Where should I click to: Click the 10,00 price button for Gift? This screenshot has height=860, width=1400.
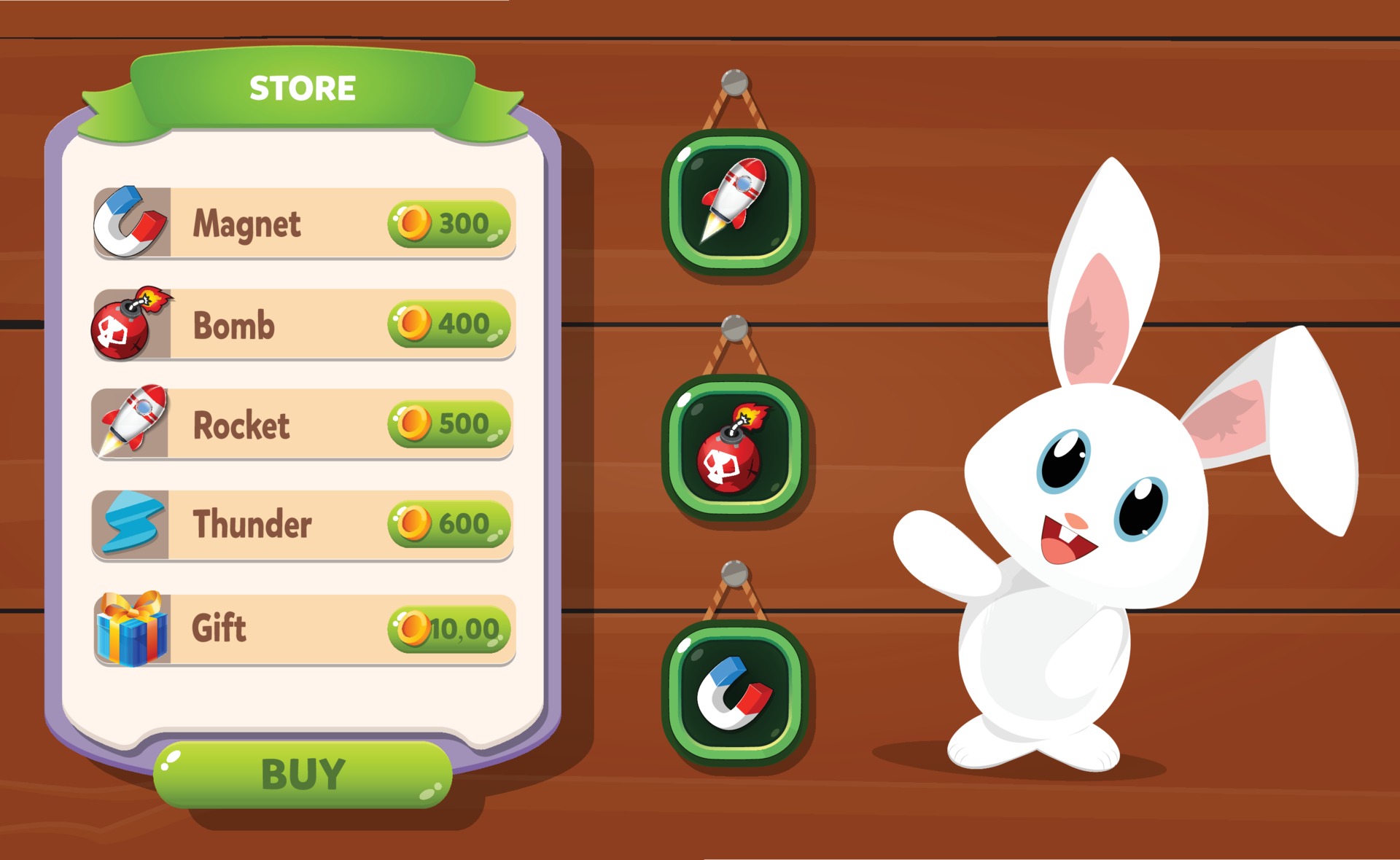pos(448,628)
